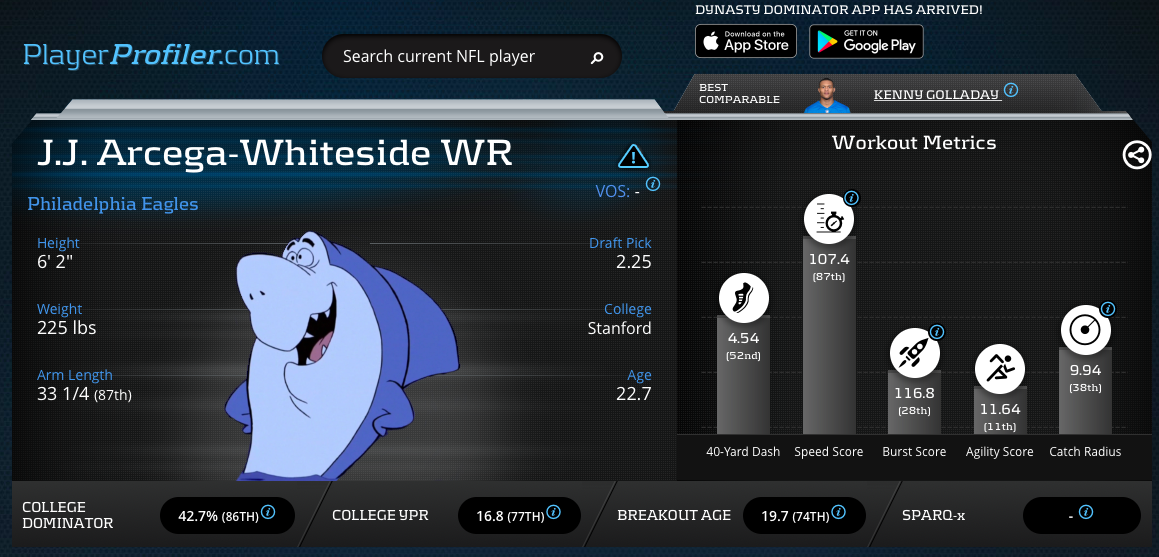Show info for College YPR

(x=554, y=513)
